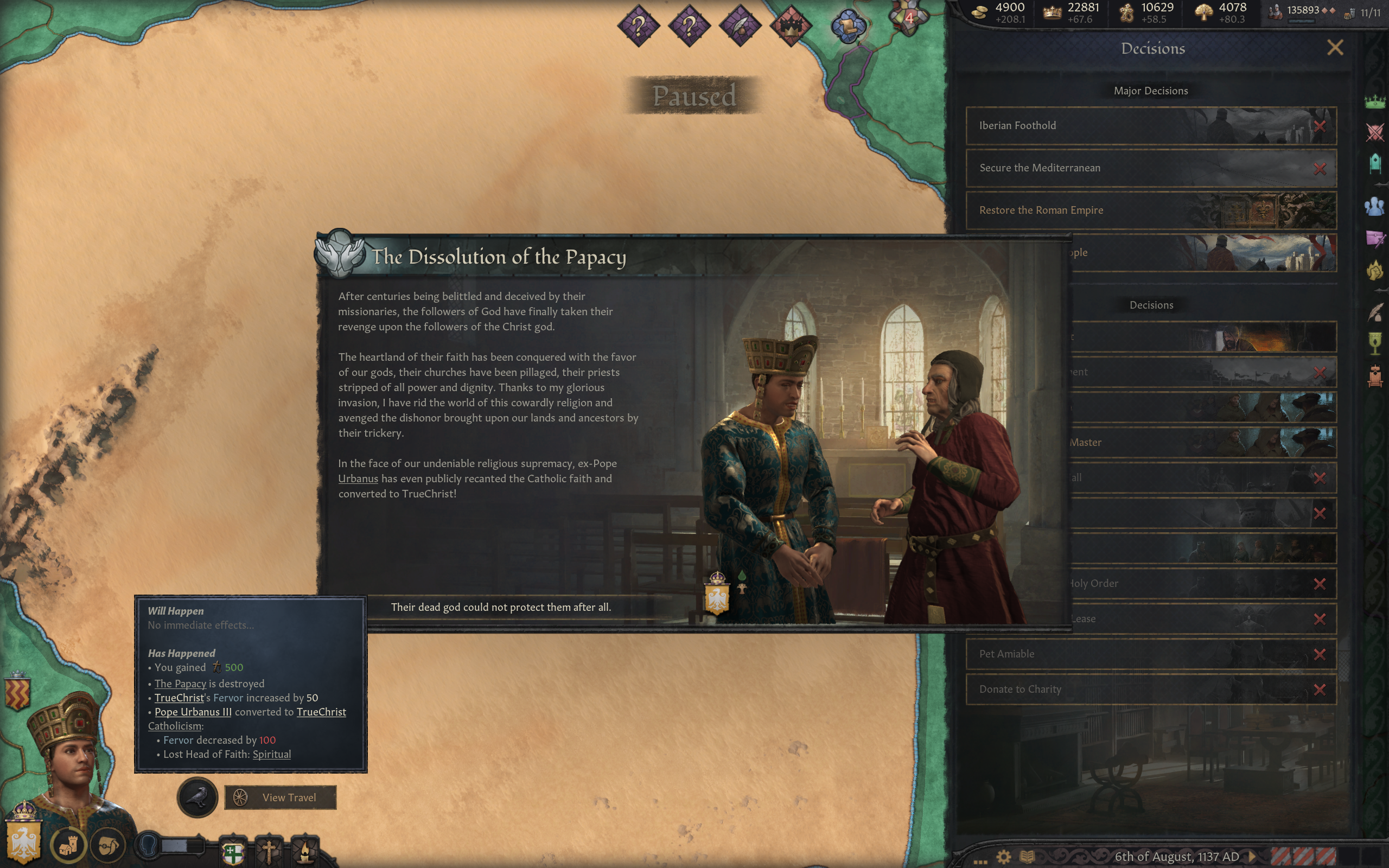Open the blue scroll notification
Image resolution: width=1389 pixels, height=868 pixels.
tap(849, 26)
